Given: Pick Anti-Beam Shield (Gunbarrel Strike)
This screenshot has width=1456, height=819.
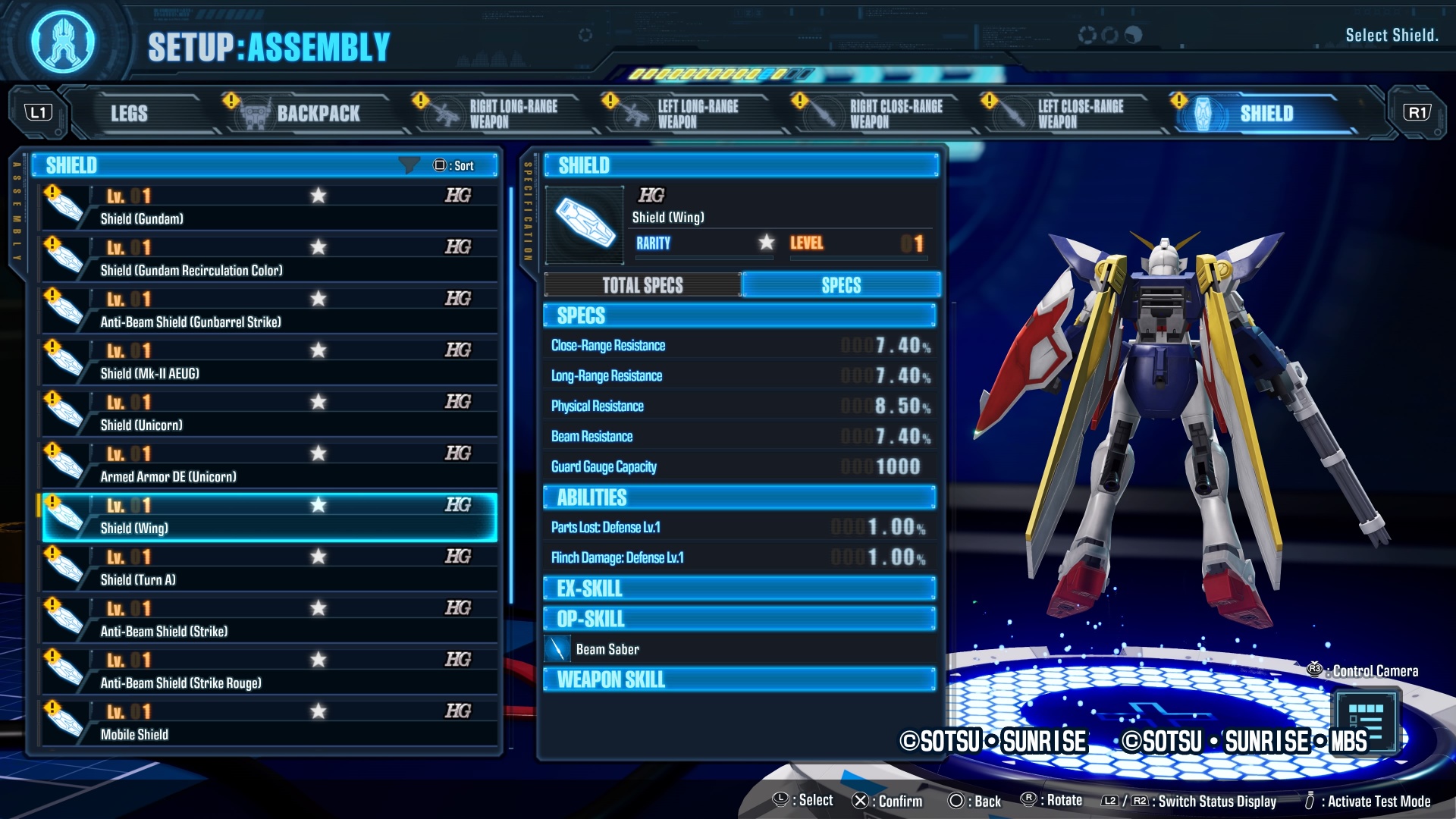Looking at the screenshot, I should [x=269, y=310].
